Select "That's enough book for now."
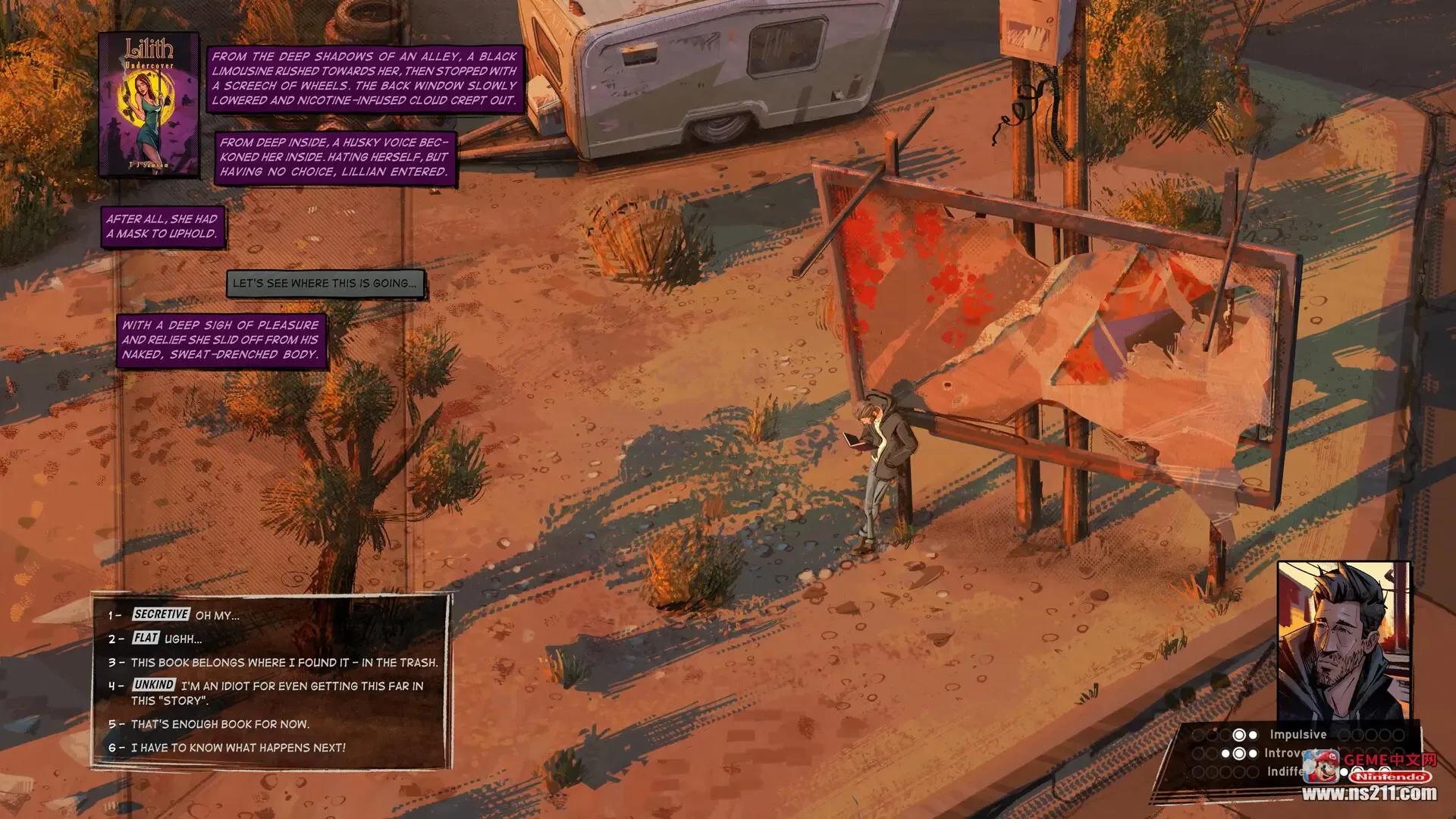The height and width of the screenshot is (819, 1456). coord(220,724)
